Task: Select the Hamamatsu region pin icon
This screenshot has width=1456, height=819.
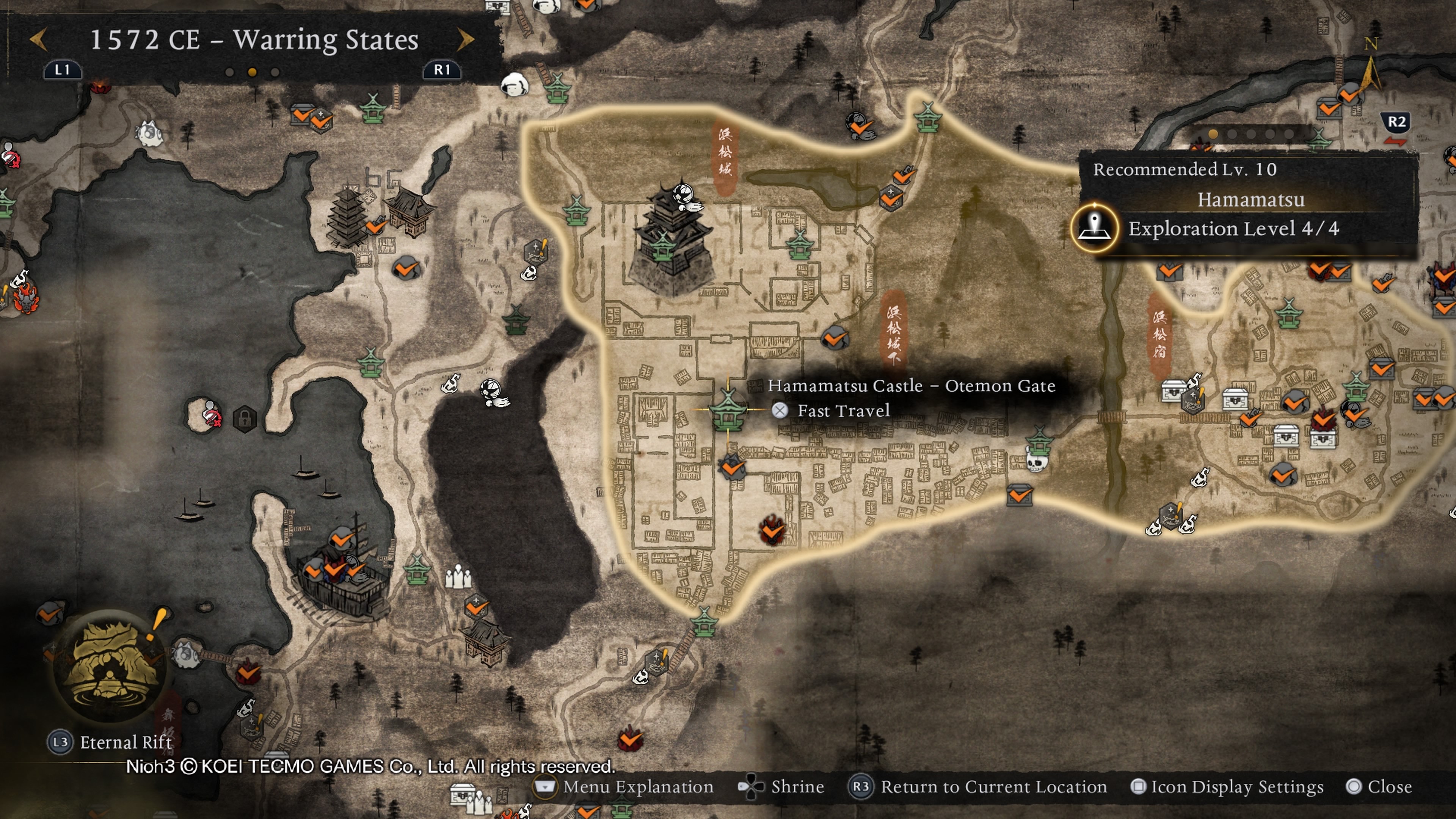Action: pos(1094,228)
